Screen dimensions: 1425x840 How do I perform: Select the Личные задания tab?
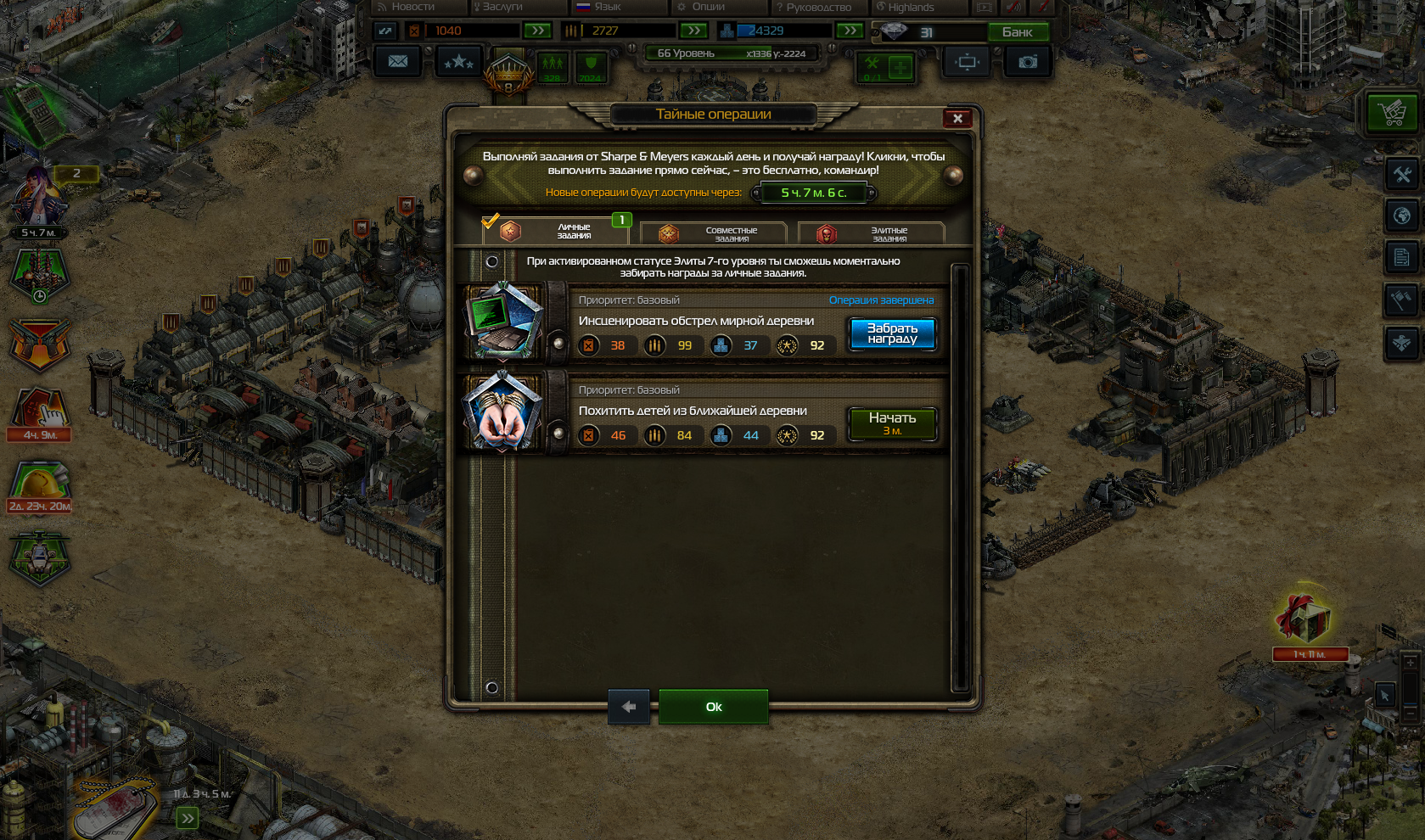557,231
